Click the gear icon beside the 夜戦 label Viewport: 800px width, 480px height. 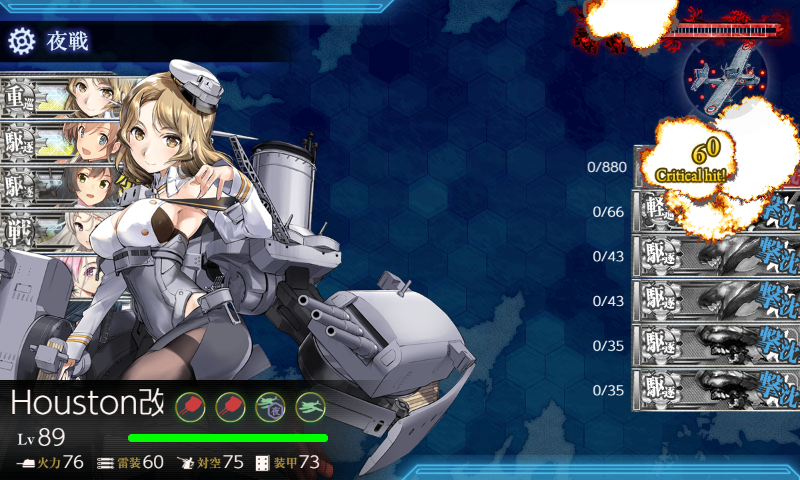(21, 41)
